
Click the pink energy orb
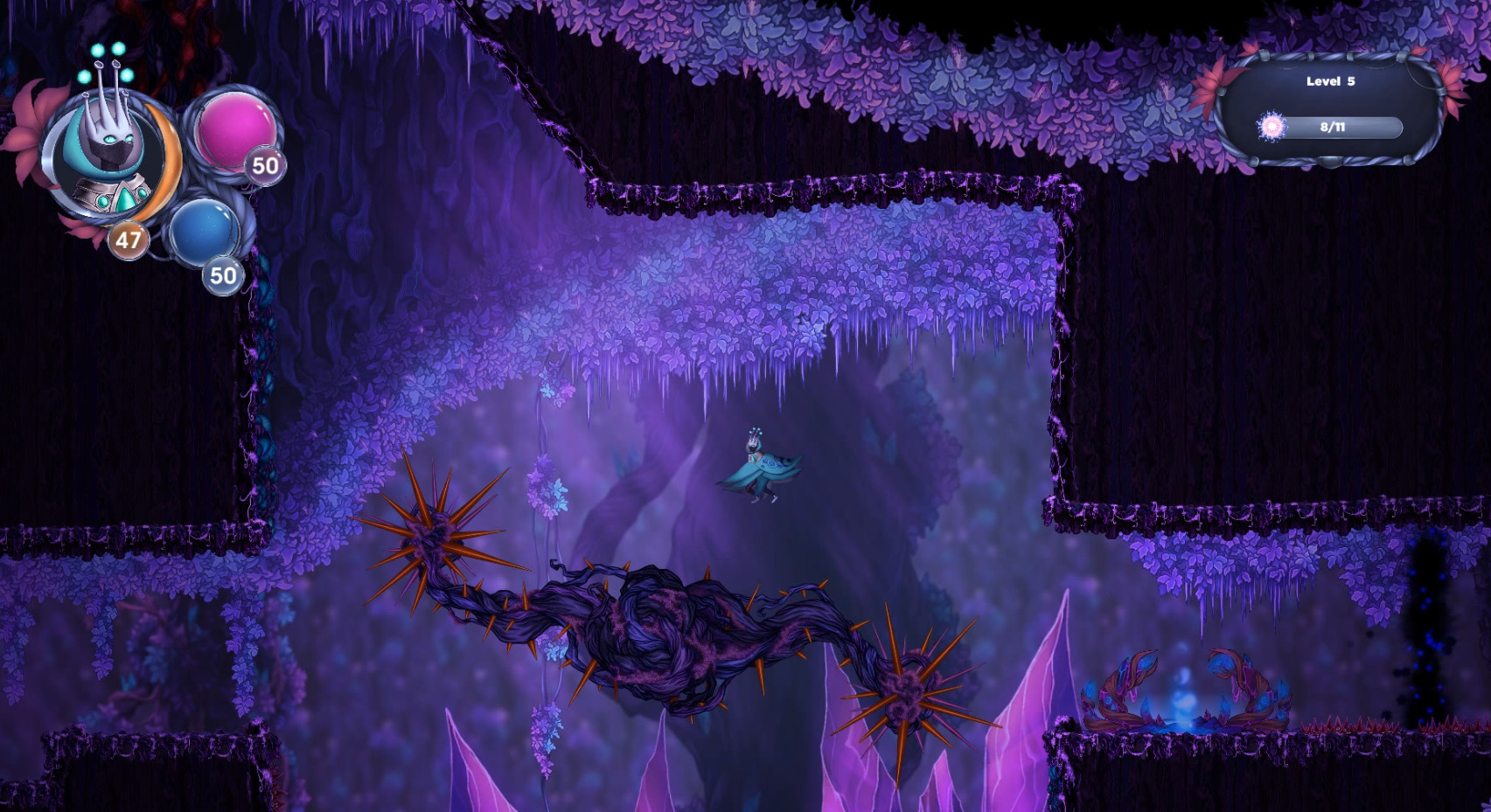(x=238, y=131)
